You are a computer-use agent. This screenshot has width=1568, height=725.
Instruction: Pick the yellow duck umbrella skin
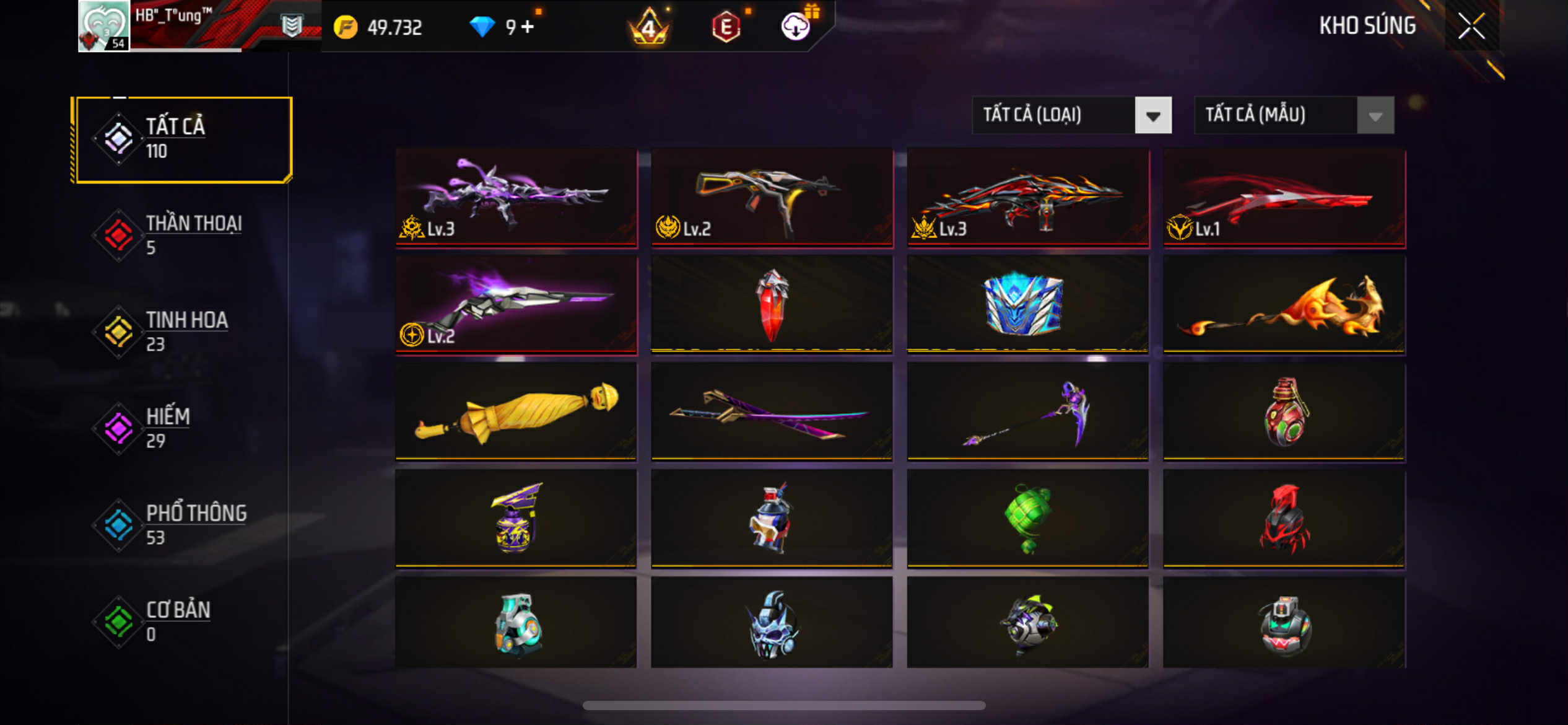click(516, 411)
